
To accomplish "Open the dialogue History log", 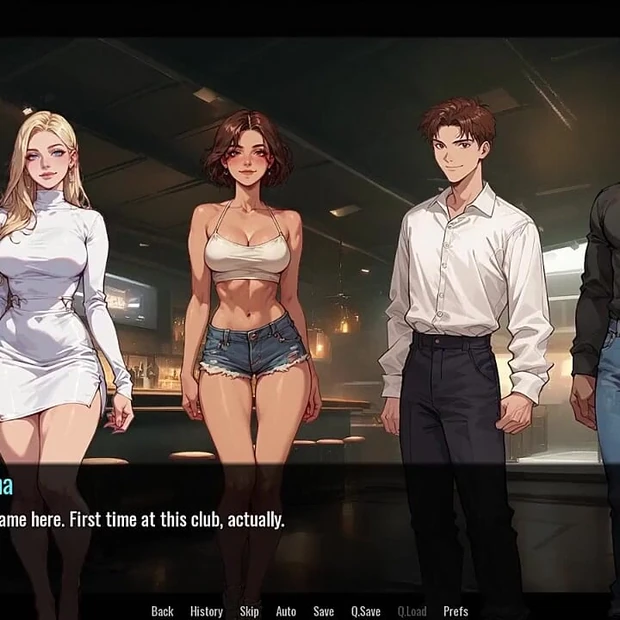I will [206, 611].
